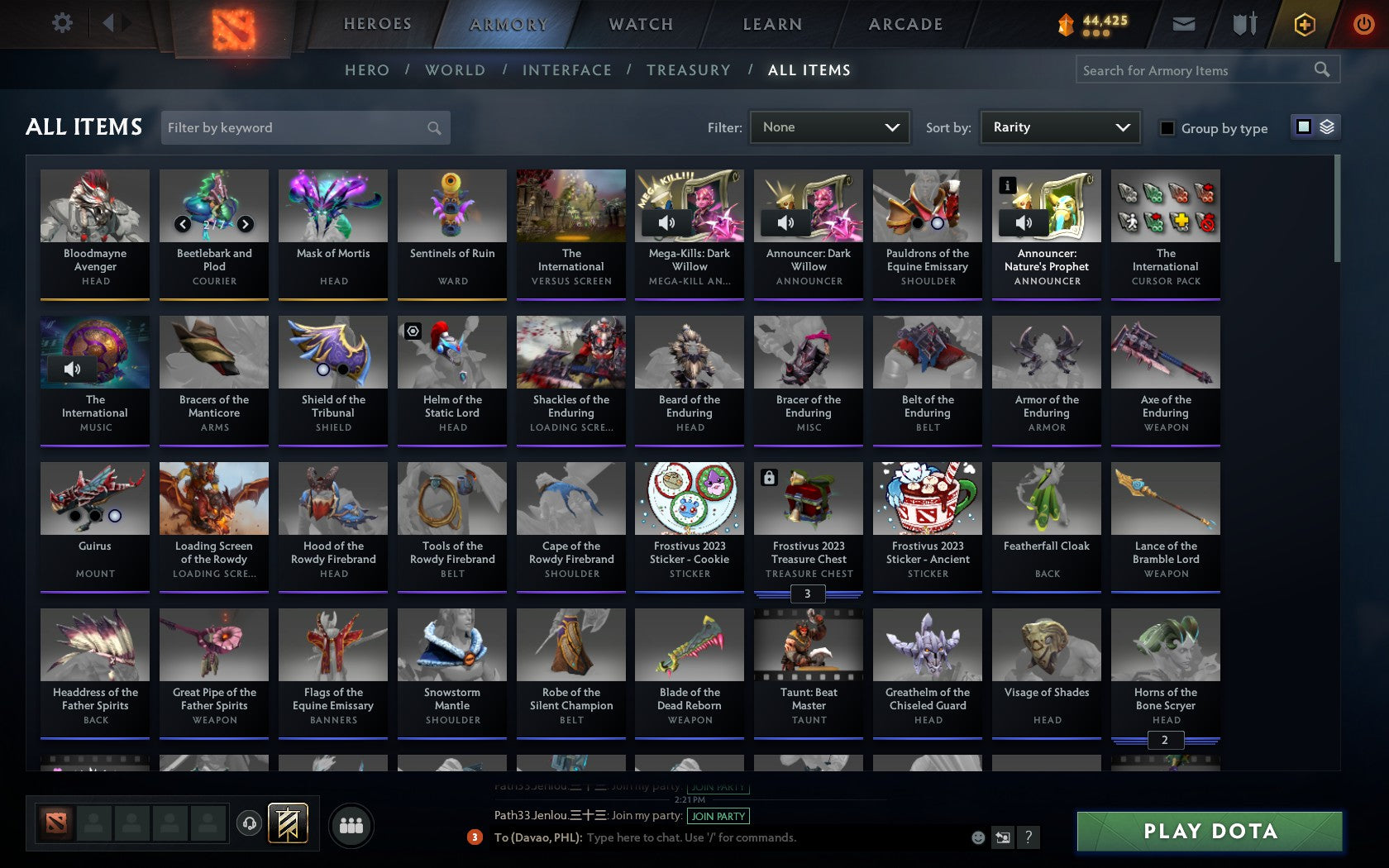This screenshot has height=868, width=1389.
Task: Click the next arrow on Beetlebark and Plod
Action: 245,223
